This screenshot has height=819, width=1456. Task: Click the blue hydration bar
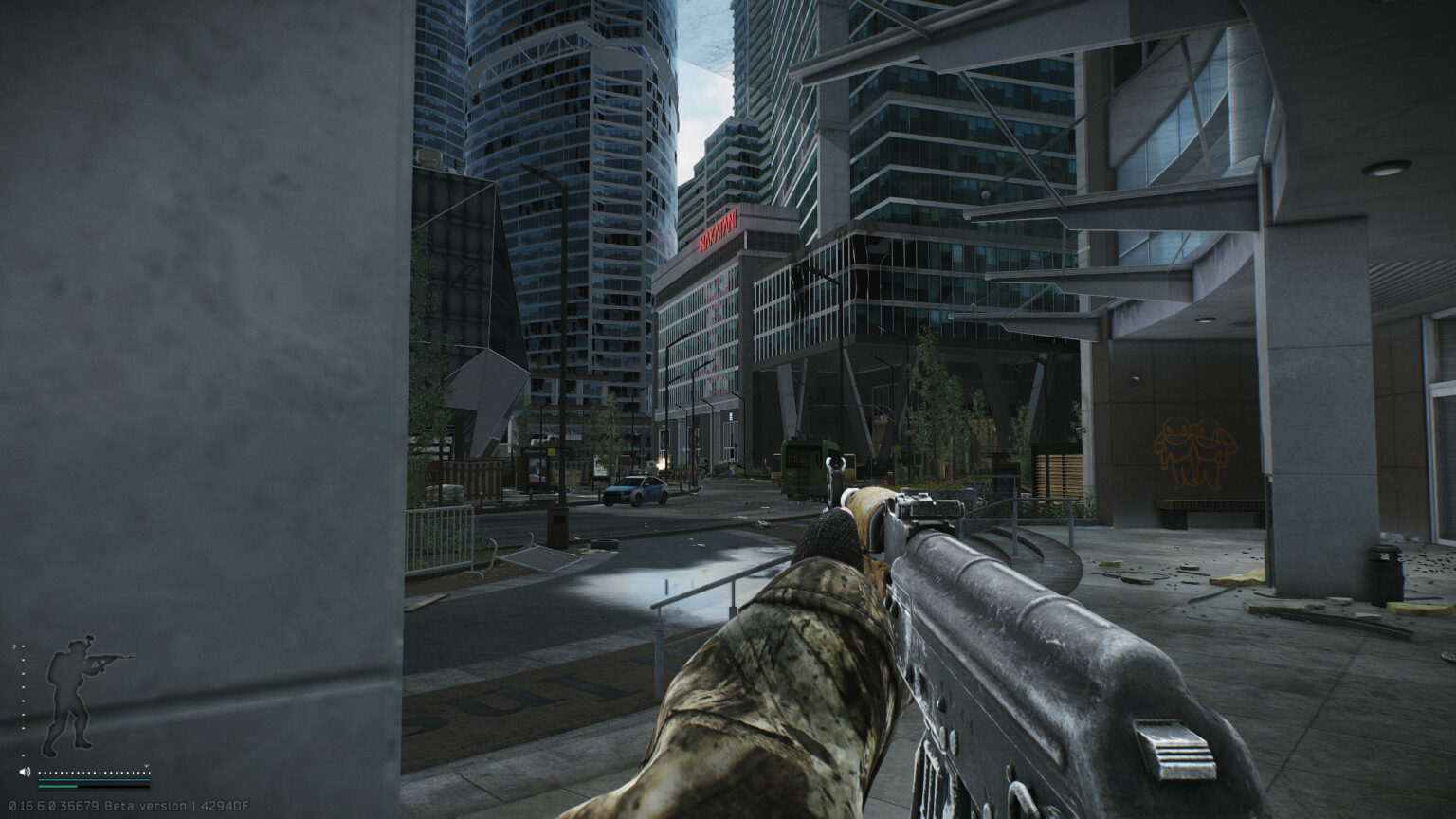(x=94, y=780)
